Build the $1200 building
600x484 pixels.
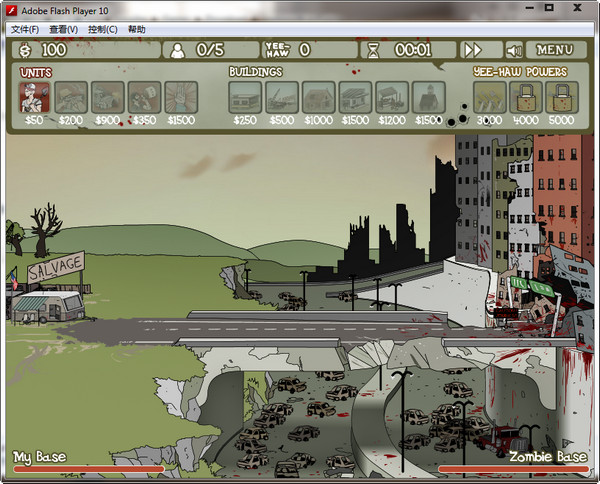click(392, 96)
